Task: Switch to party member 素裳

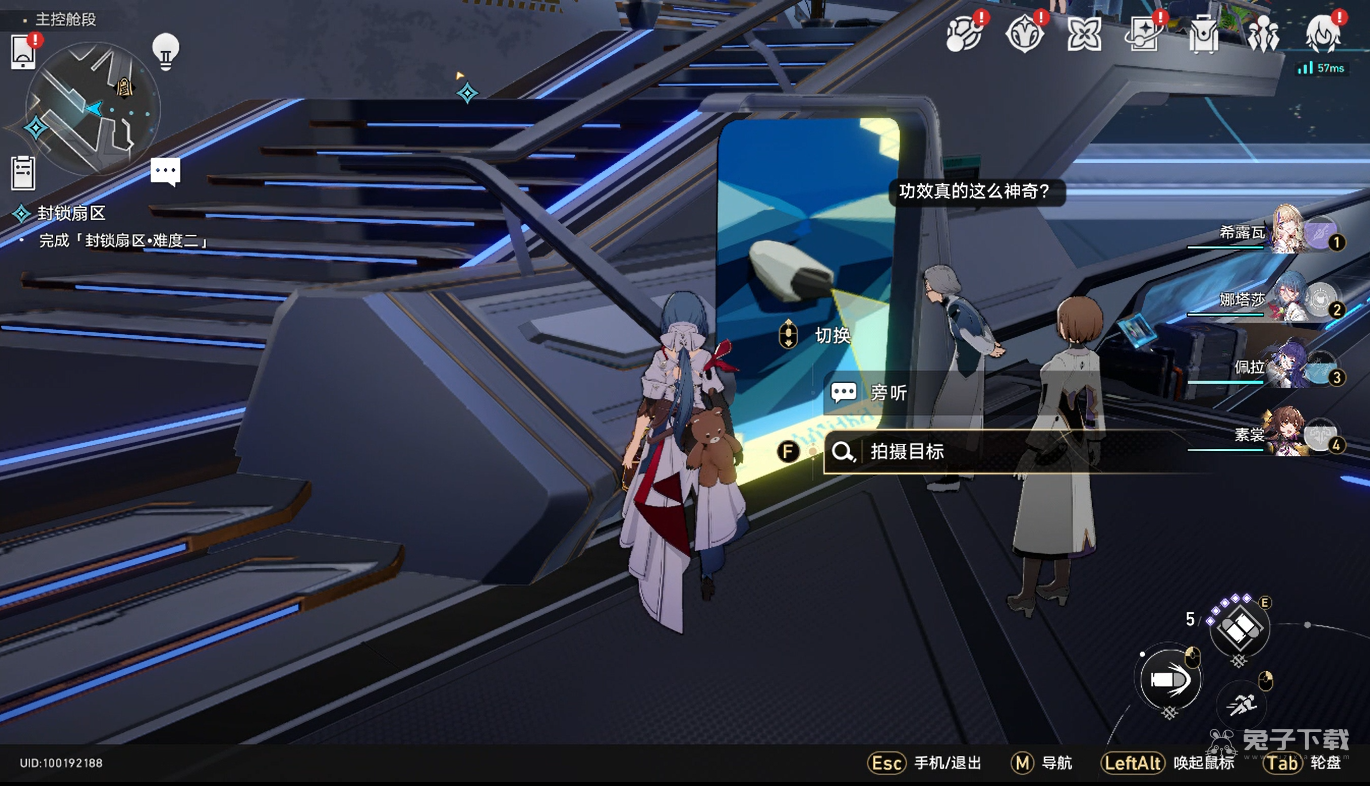Action: [x=1290, y=434]
